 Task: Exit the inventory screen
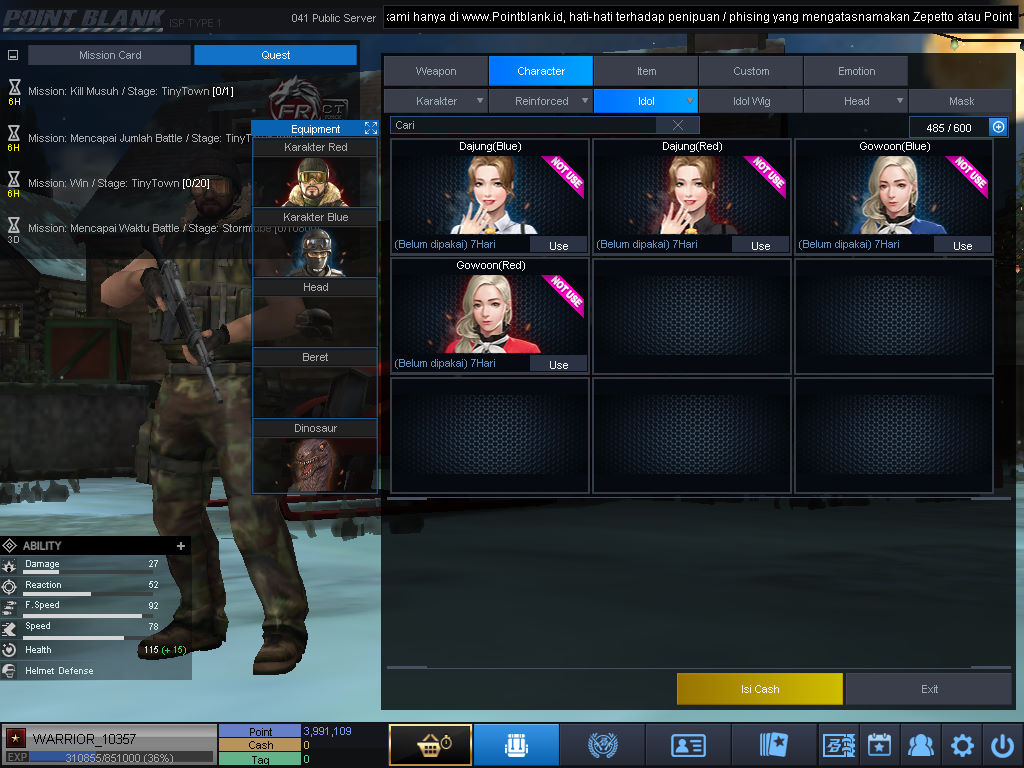coord(929,689)
